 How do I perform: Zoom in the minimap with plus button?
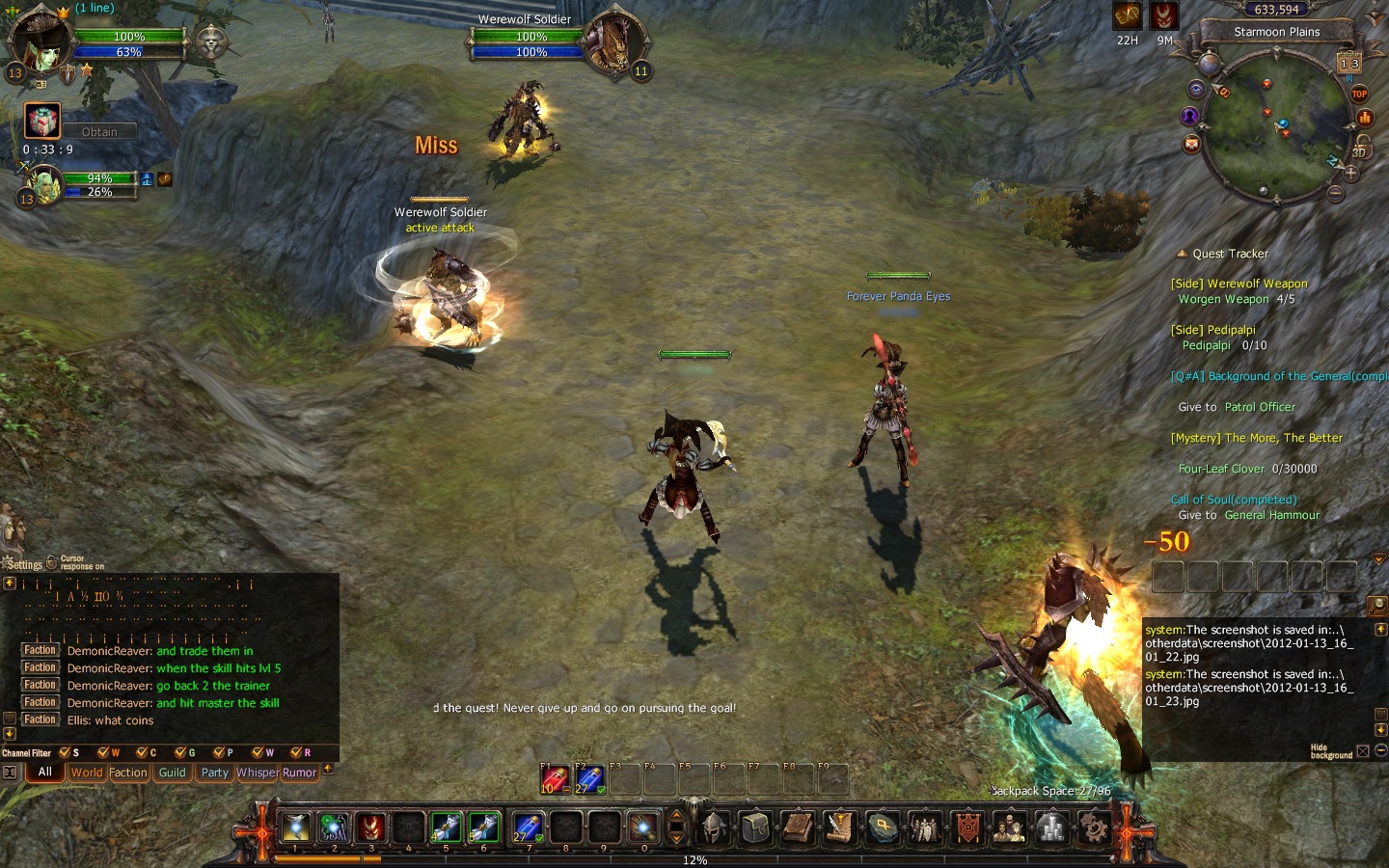coord(1350,174)
